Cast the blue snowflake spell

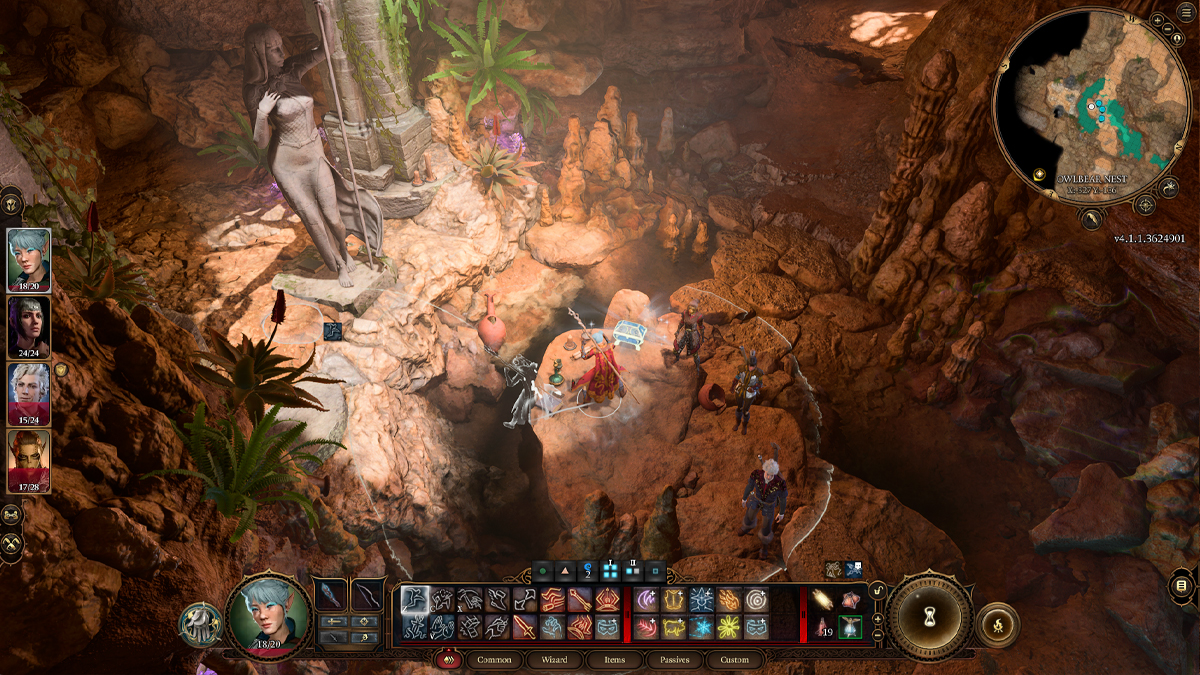point(700,627)
